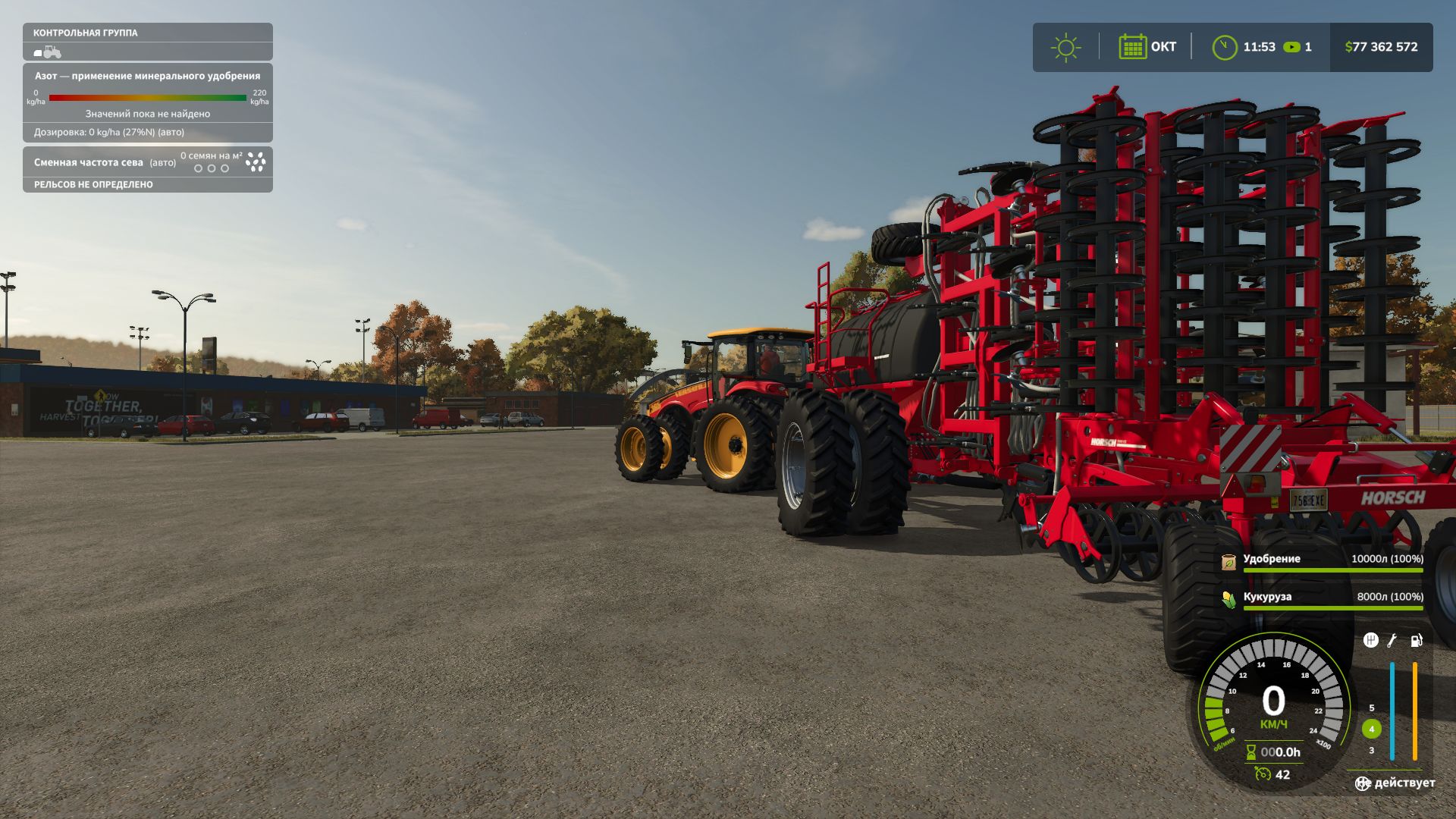Click the clock icon beside 11:53
The height and width of the screenshot is (819, 1456).
(1224, 47)
